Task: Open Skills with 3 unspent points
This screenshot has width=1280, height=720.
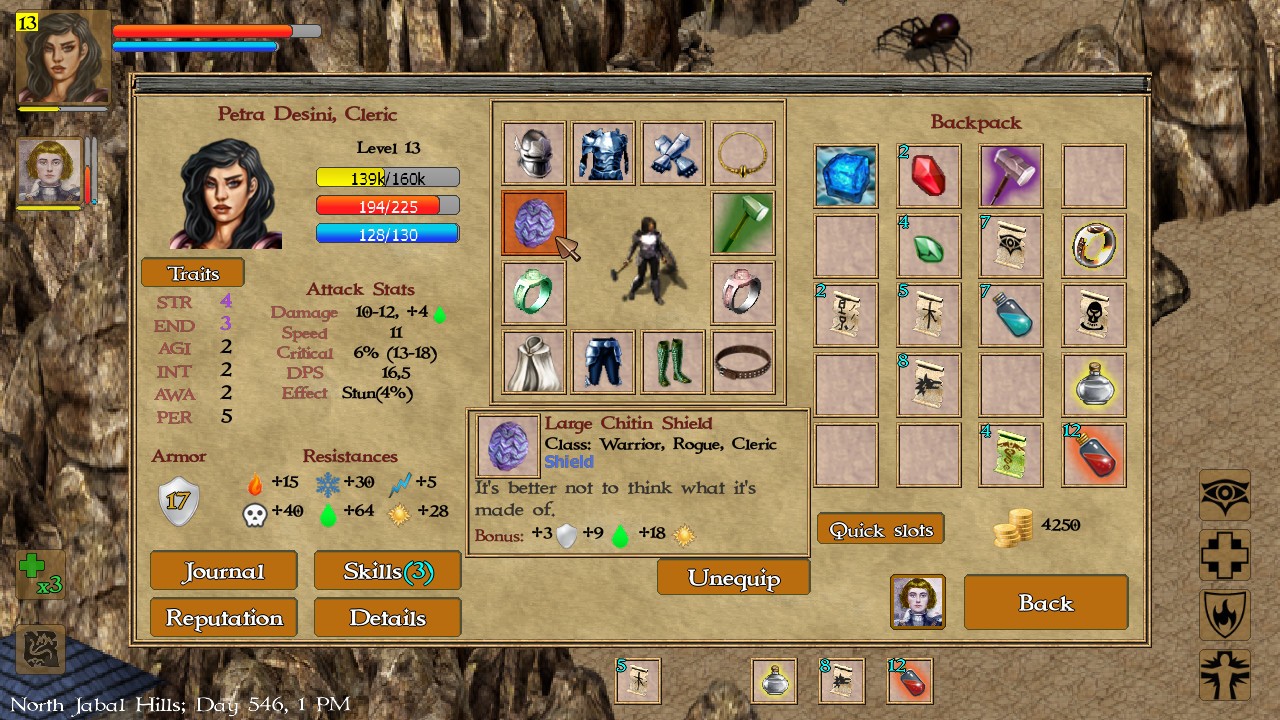Action: (387, 570)
